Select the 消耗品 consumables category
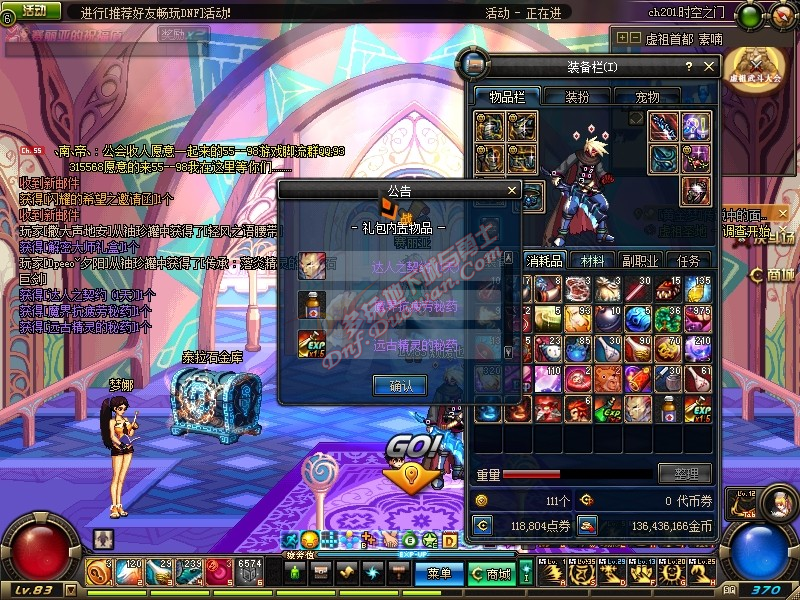Image resolution: width=800 pixels, height=600 pixels. 545,260
